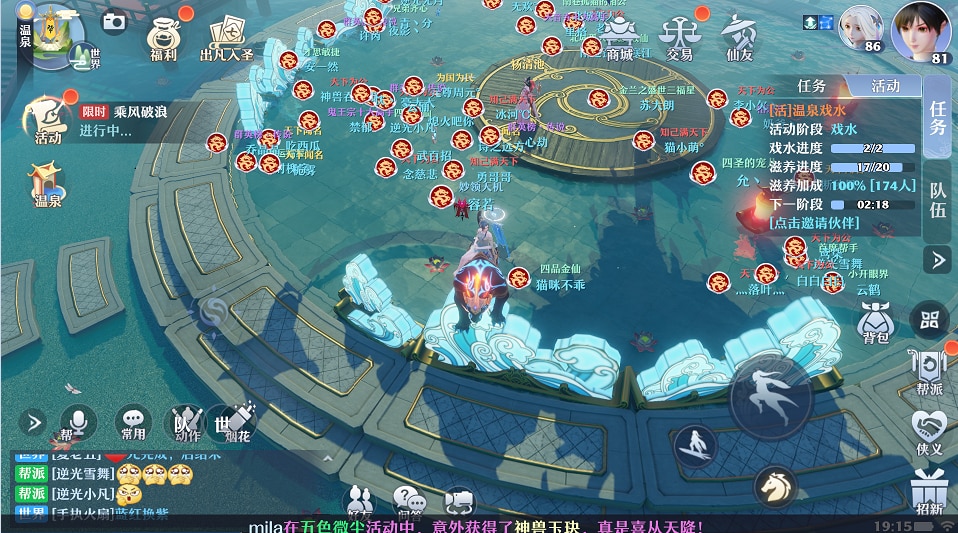This screenshot has height=533, width=958.
Task: Switch to the 任务 tab in tracker
Action: 811,87
